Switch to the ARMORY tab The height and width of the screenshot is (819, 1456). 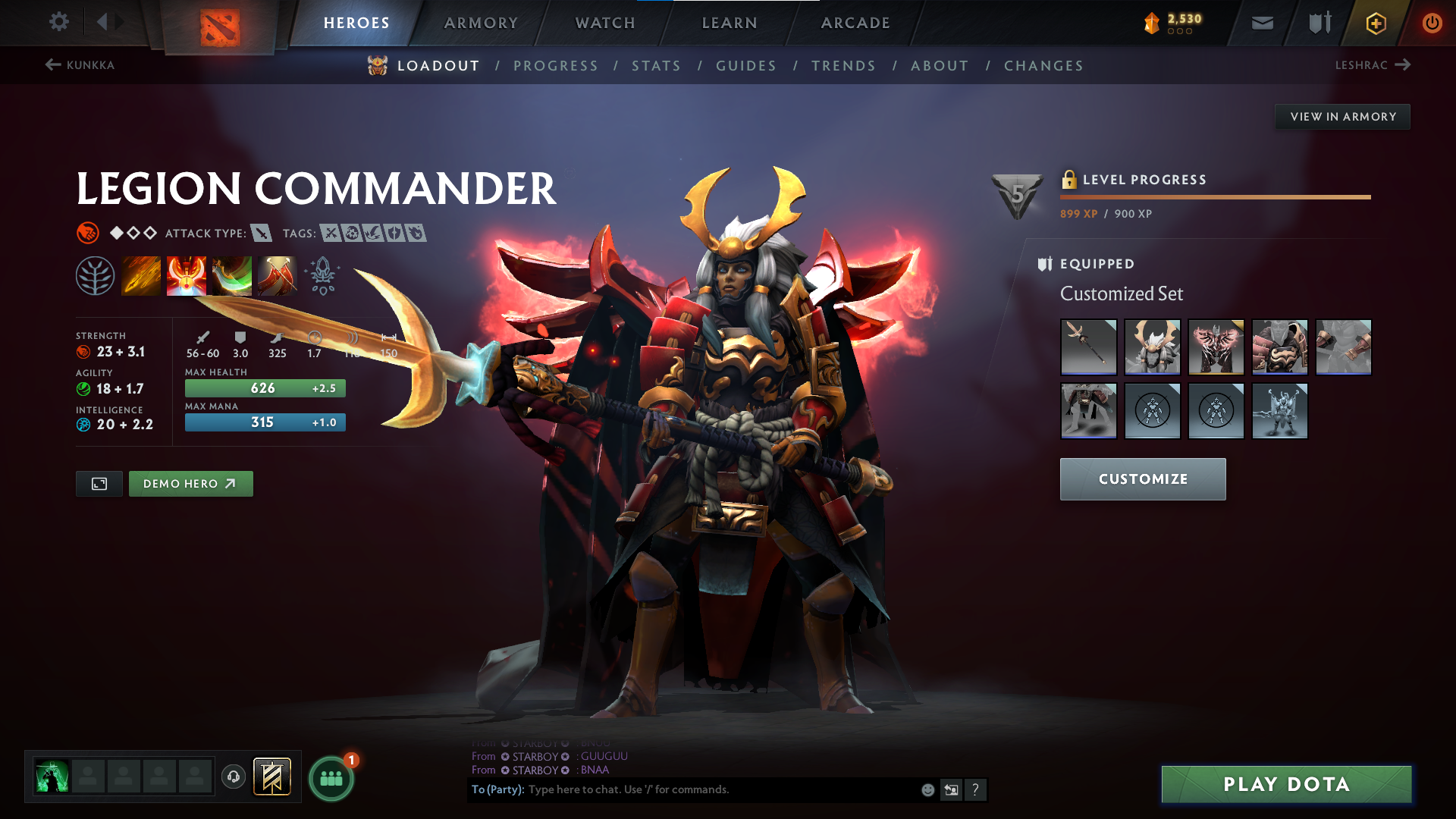coord(481,23)
